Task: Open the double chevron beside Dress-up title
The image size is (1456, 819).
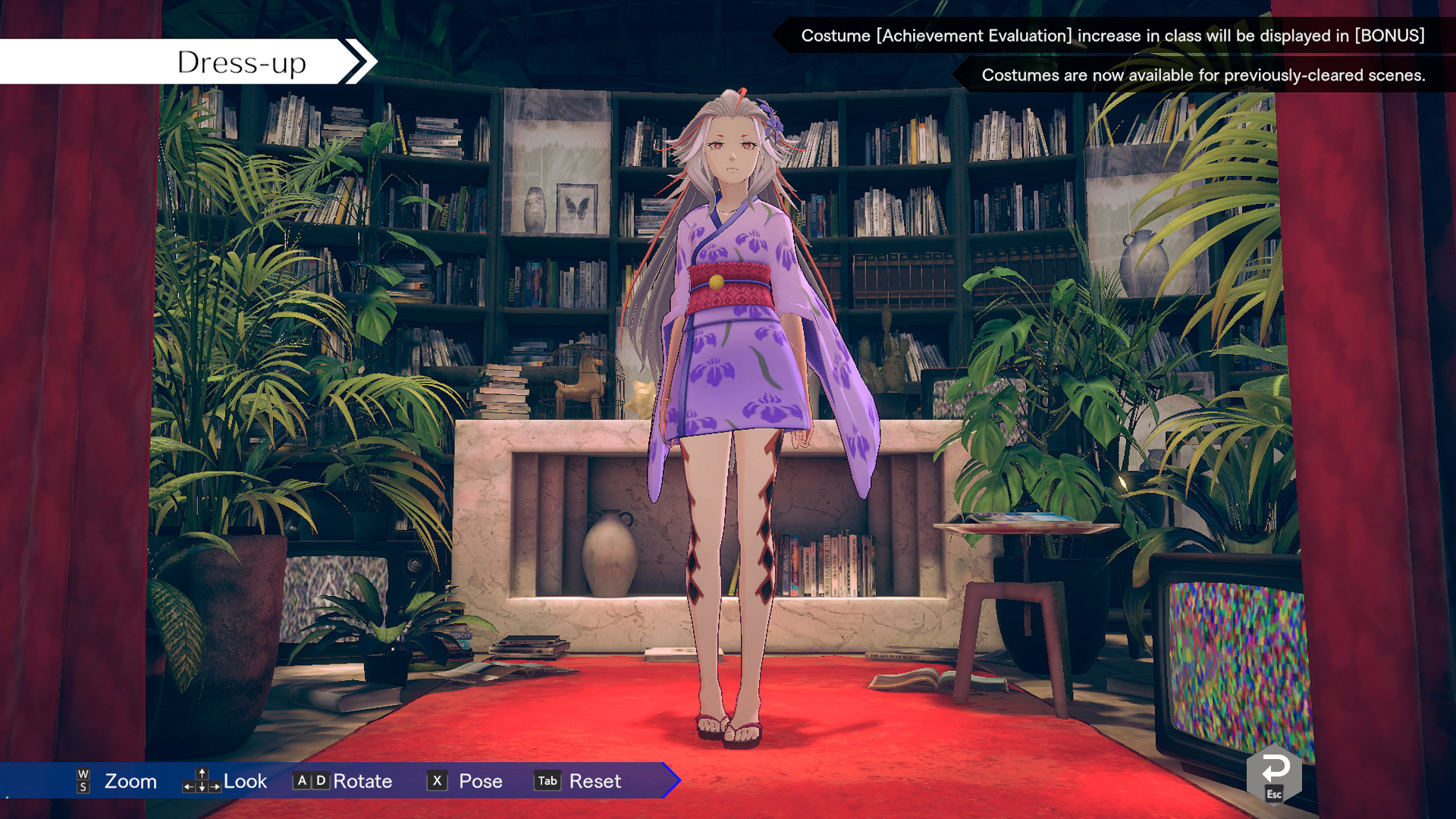Action: (x=356, y=61)
